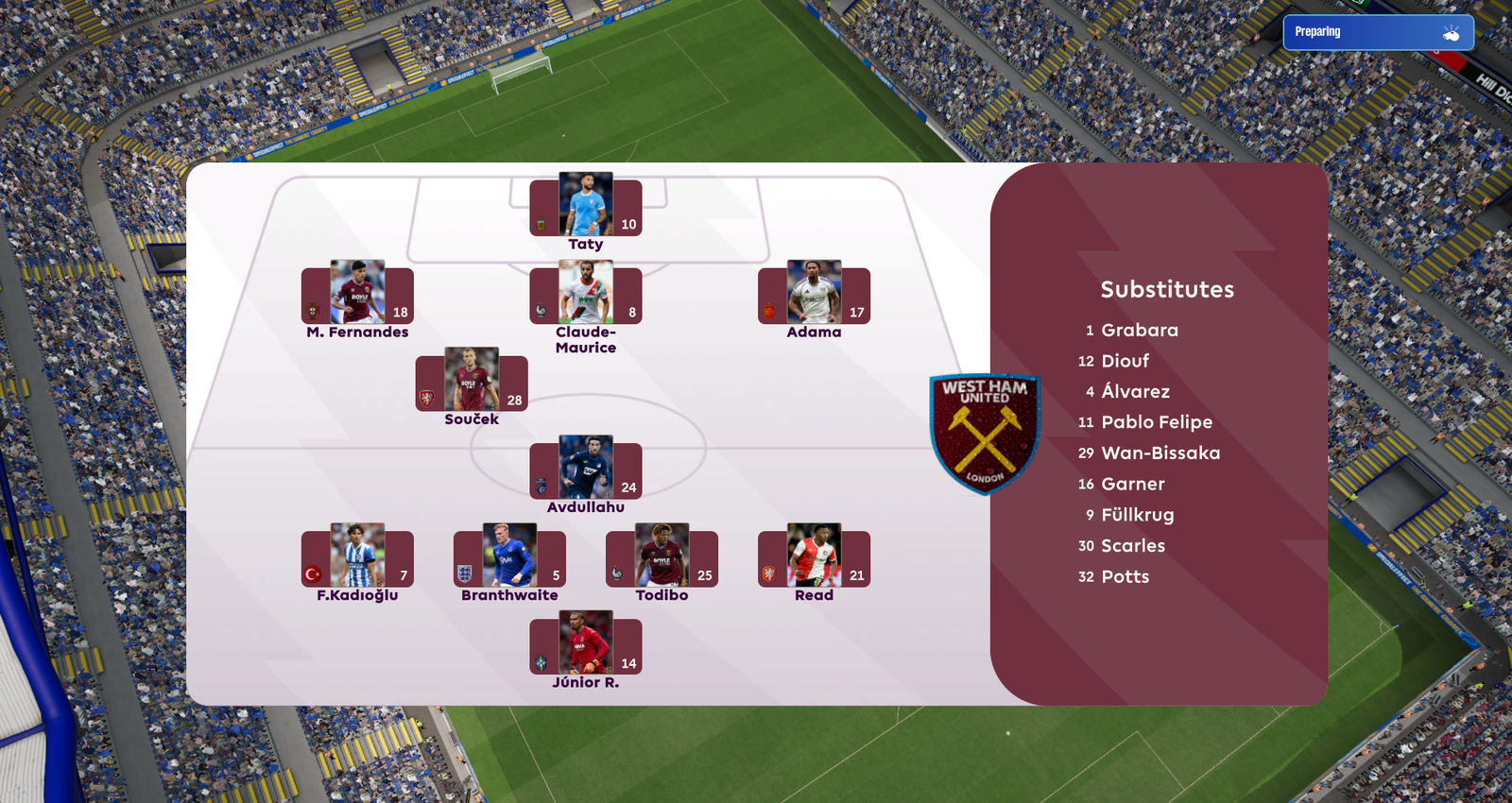
Task: Select Adama's number 17 card
Action: (814, 294)
